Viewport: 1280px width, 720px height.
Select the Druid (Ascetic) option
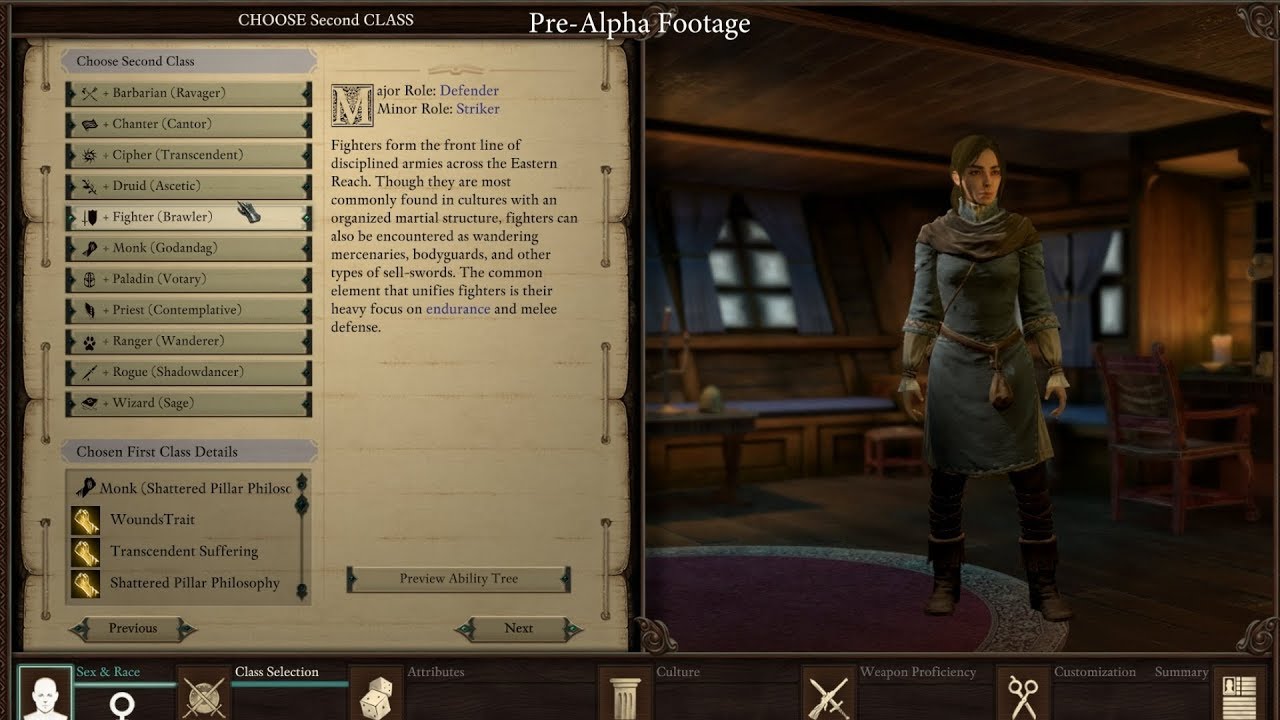click(188, 186)
